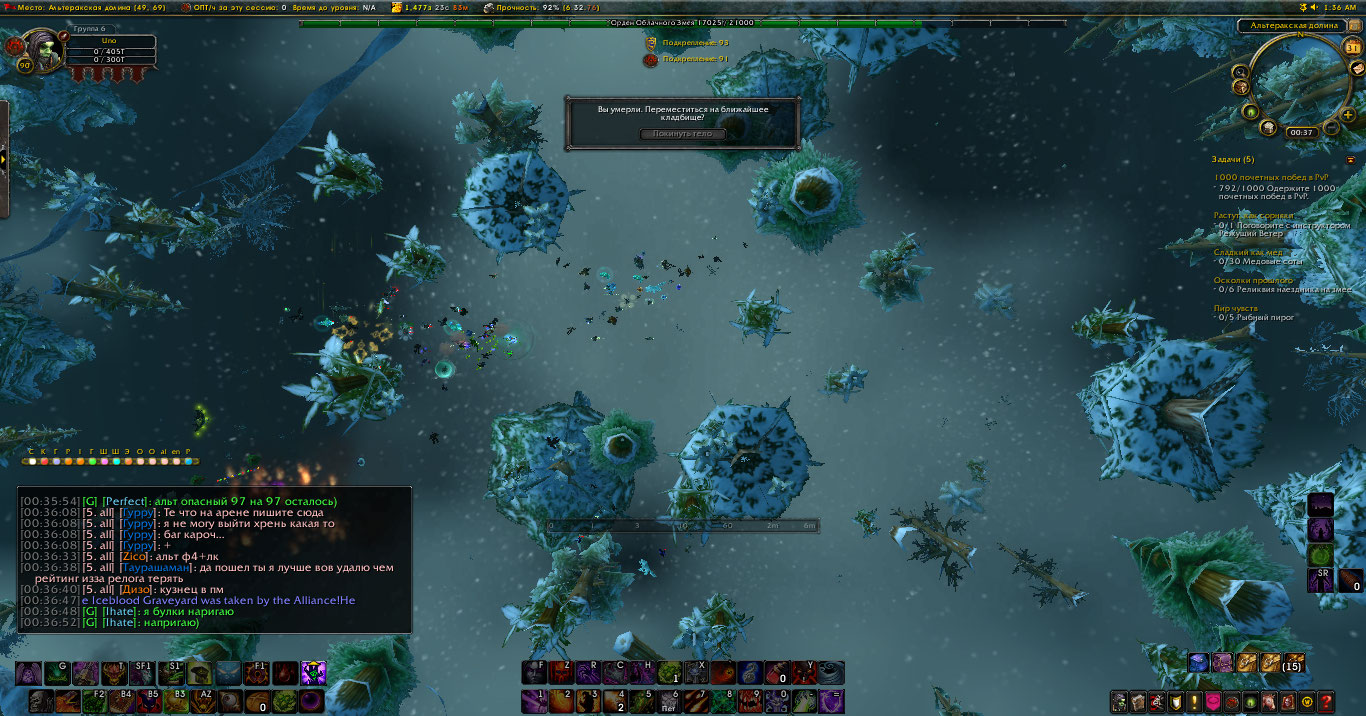The image size is (1366, 716).
Task: Open the purple bag slot
Action: (1222, 662)
